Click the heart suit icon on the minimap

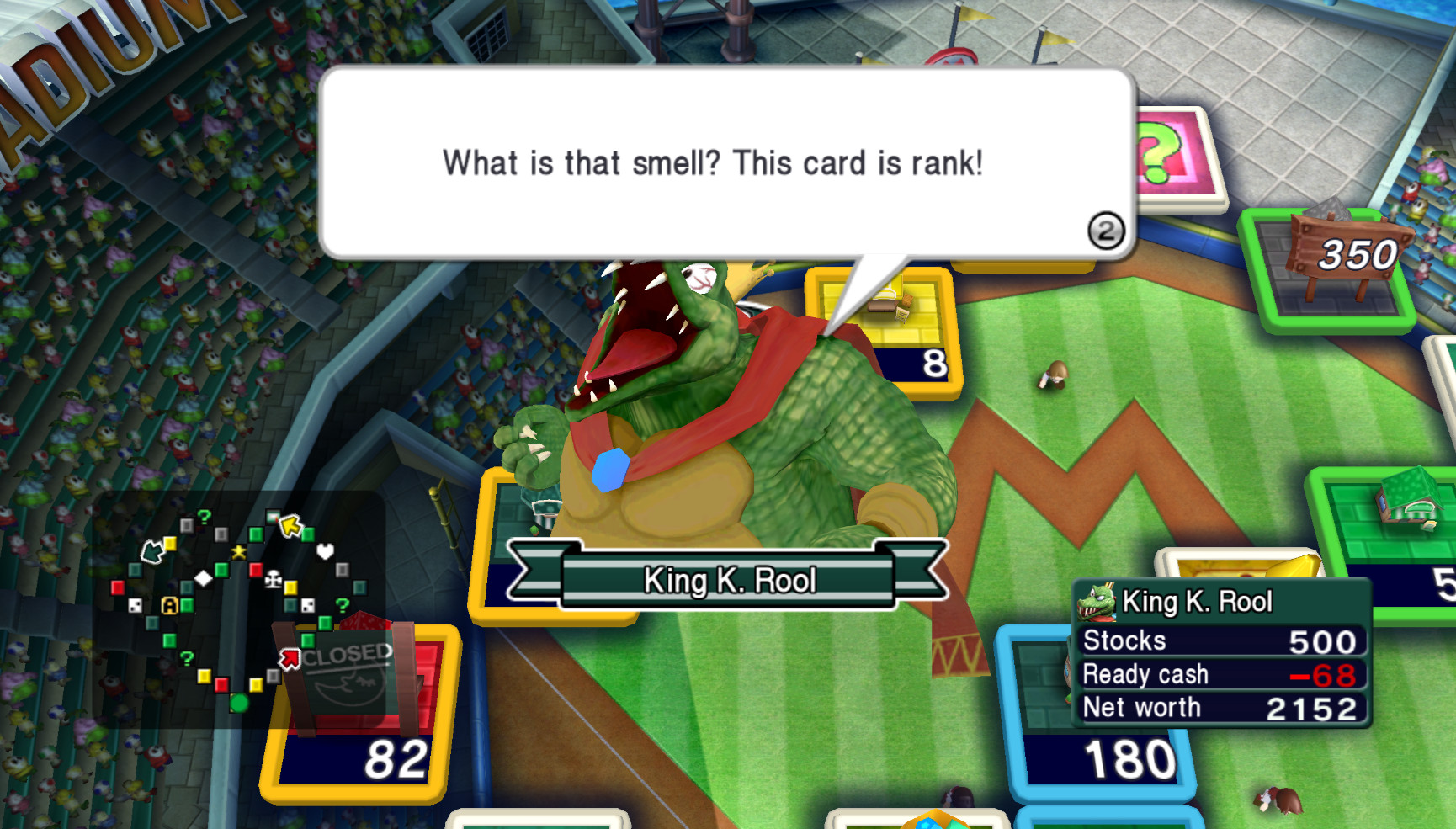326,551
